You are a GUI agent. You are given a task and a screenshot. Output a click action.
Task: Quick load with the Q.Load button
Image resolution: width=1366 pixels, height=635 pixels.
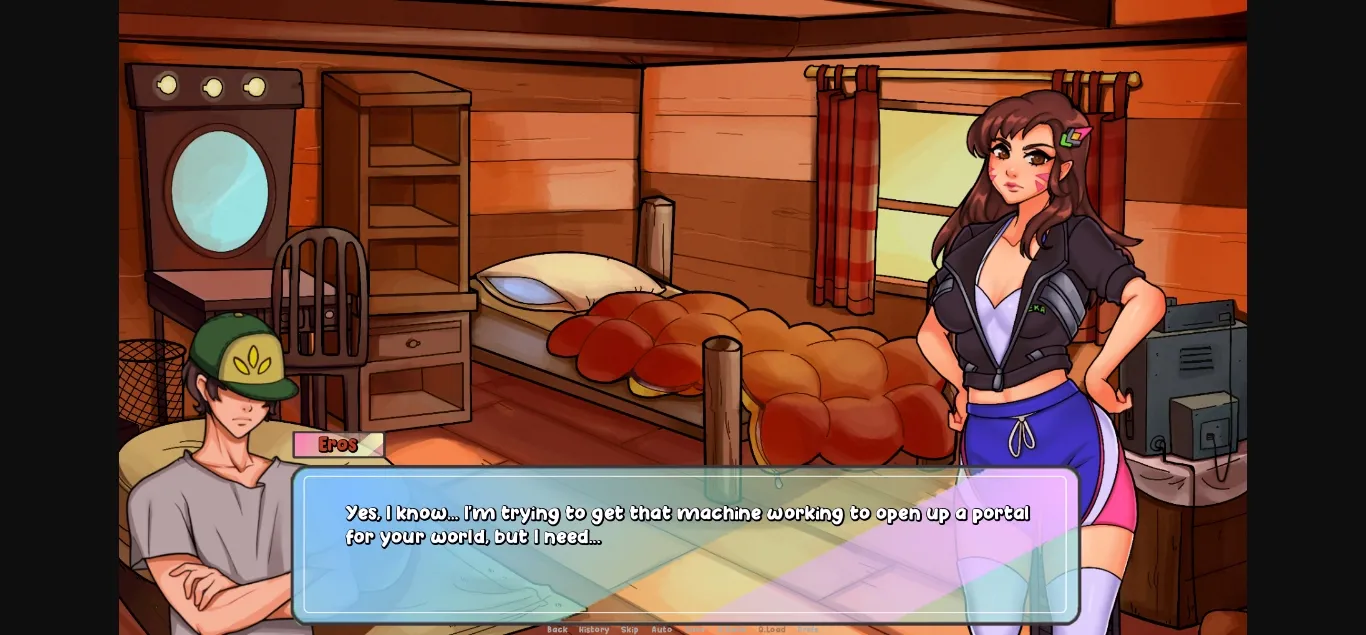(771, 630)
